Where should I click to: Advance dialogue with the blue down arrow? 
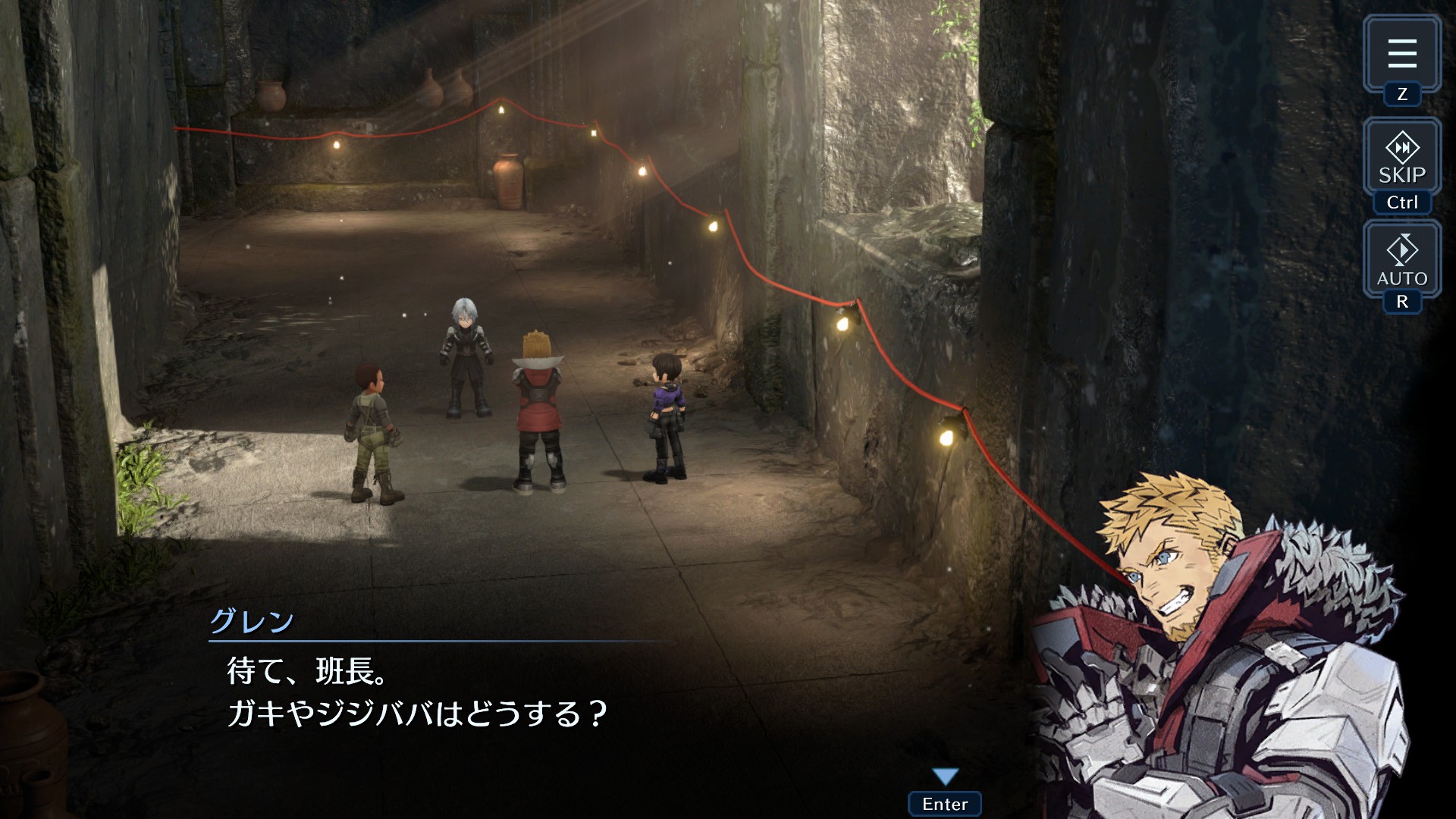point(945,777)
